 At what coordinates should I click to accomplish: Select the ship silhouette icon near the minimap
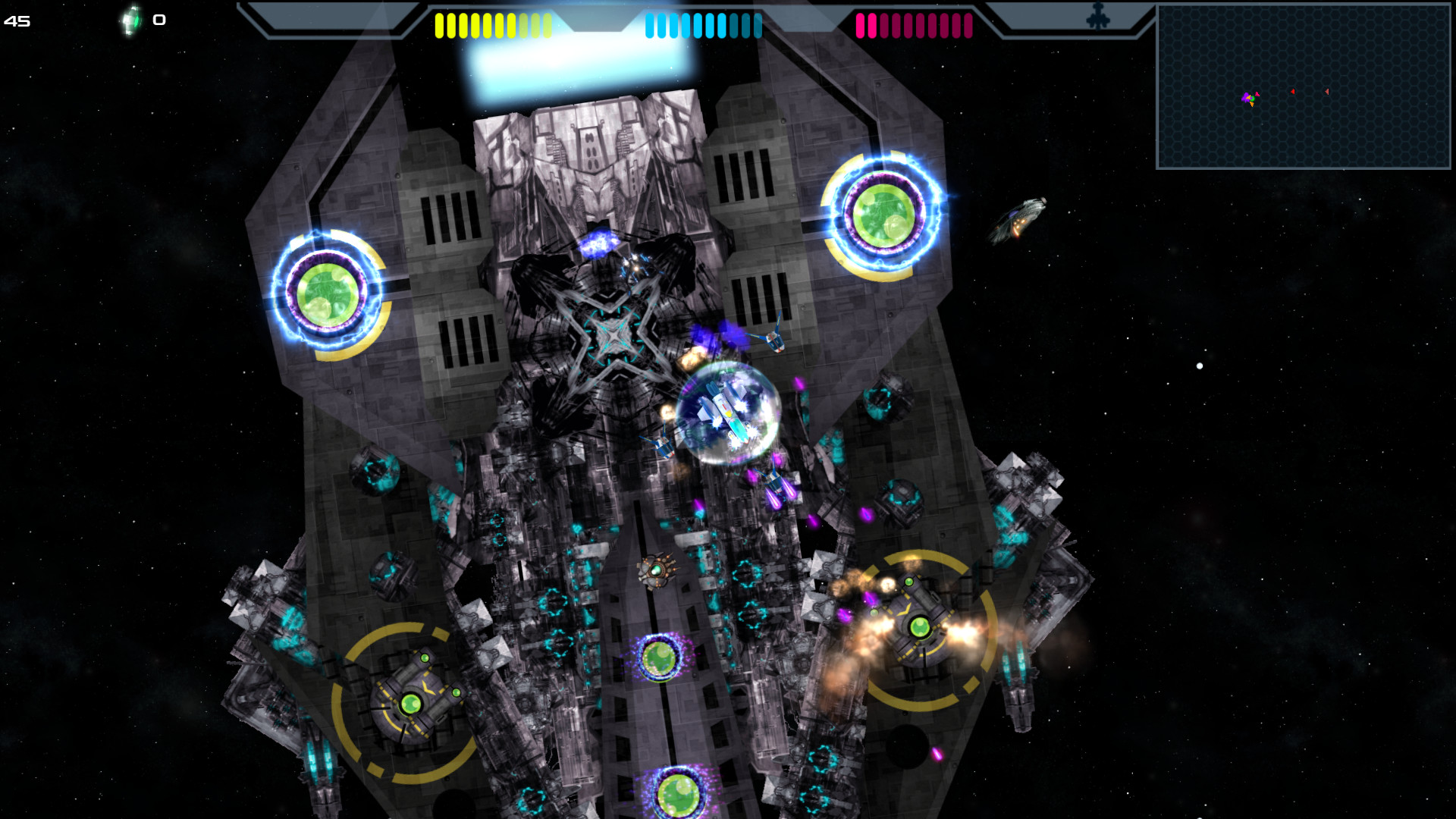point(1099,17)
